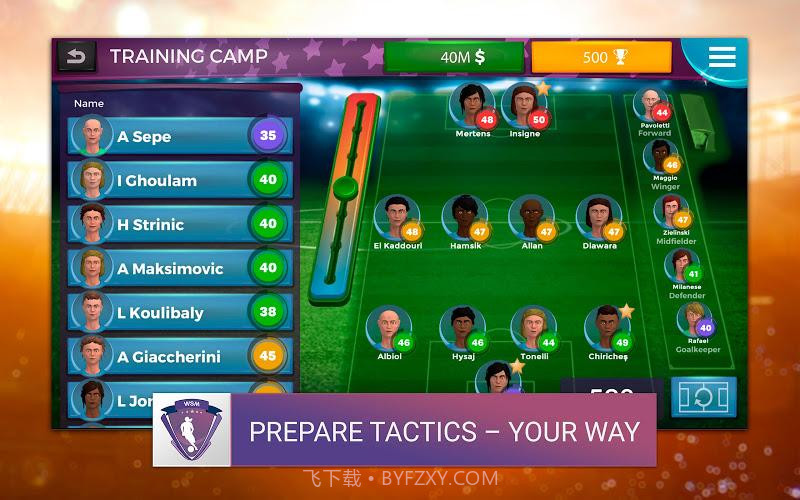The width and height of the screenshot is (800, 500).
Task: Choose midfielder Hamsik on the field
Action: pos(463,218)
